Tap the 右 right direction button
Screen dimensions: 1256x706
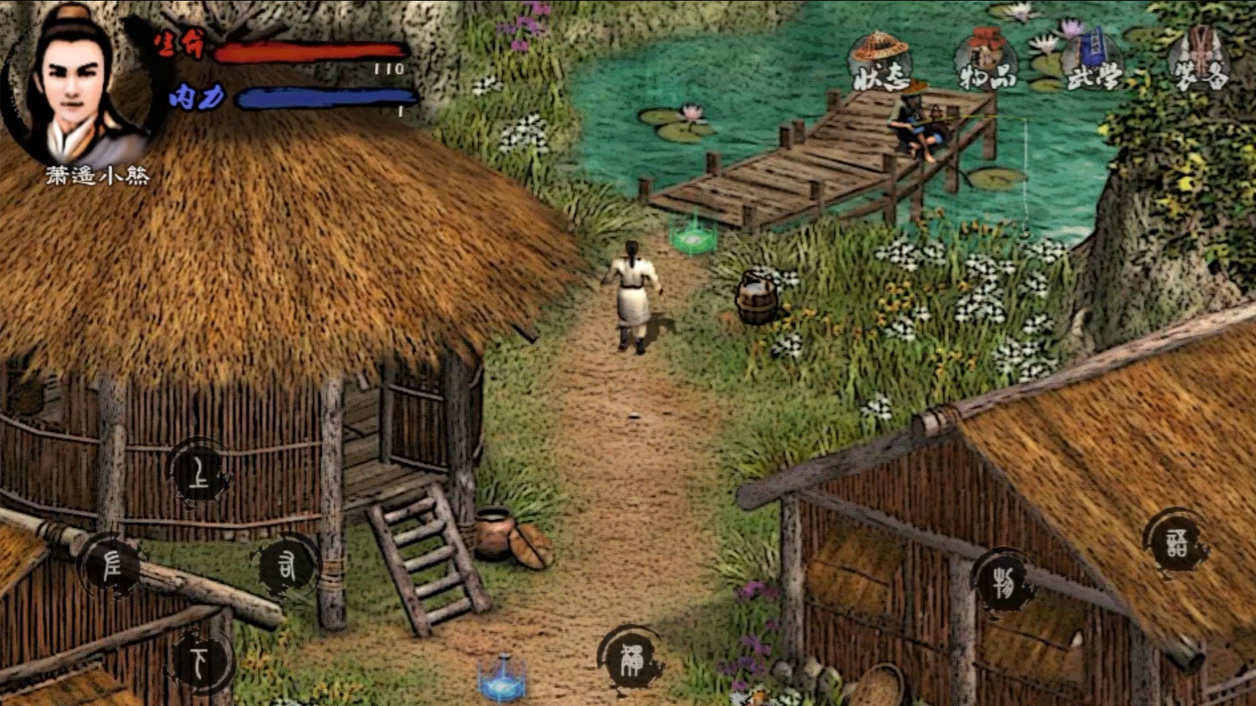point(287,567)
